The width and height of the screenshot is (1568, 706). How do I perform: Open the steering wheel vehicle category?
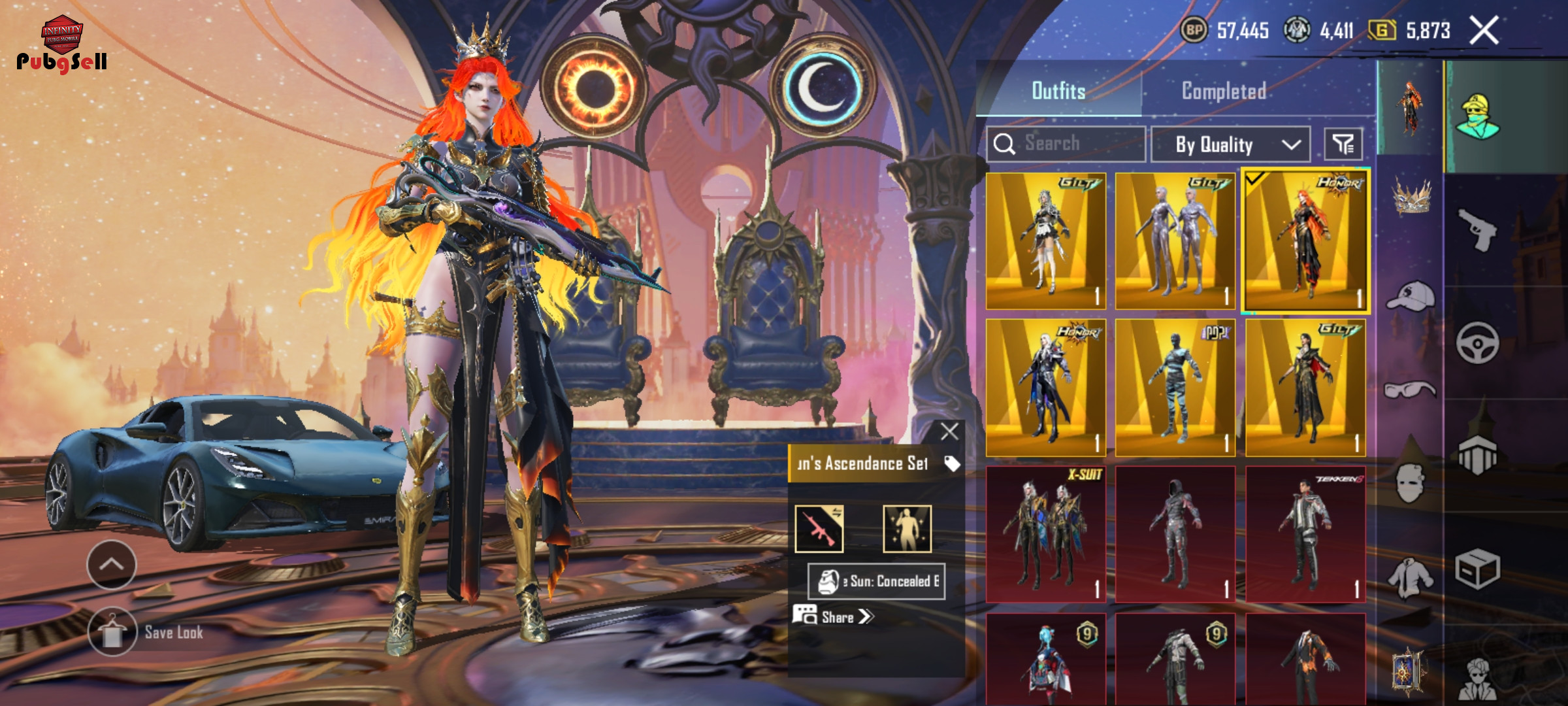tap(1477, 343)
